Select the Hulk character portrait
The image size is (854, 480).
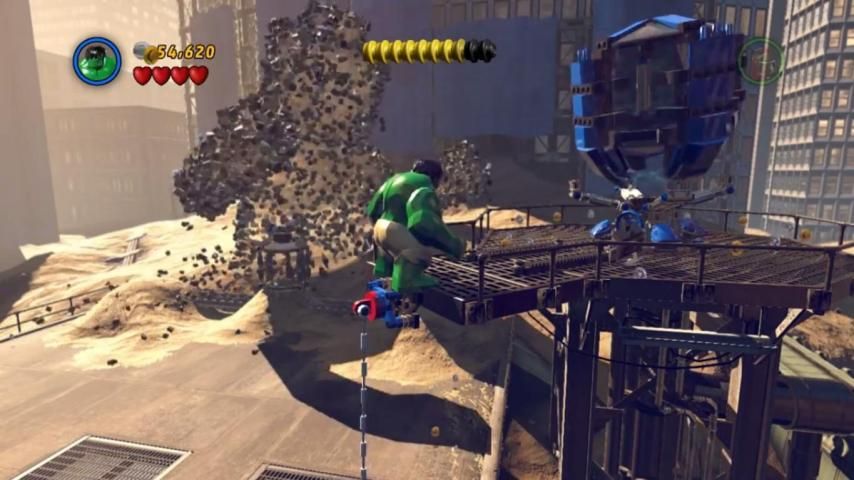[x=97, y=61]
